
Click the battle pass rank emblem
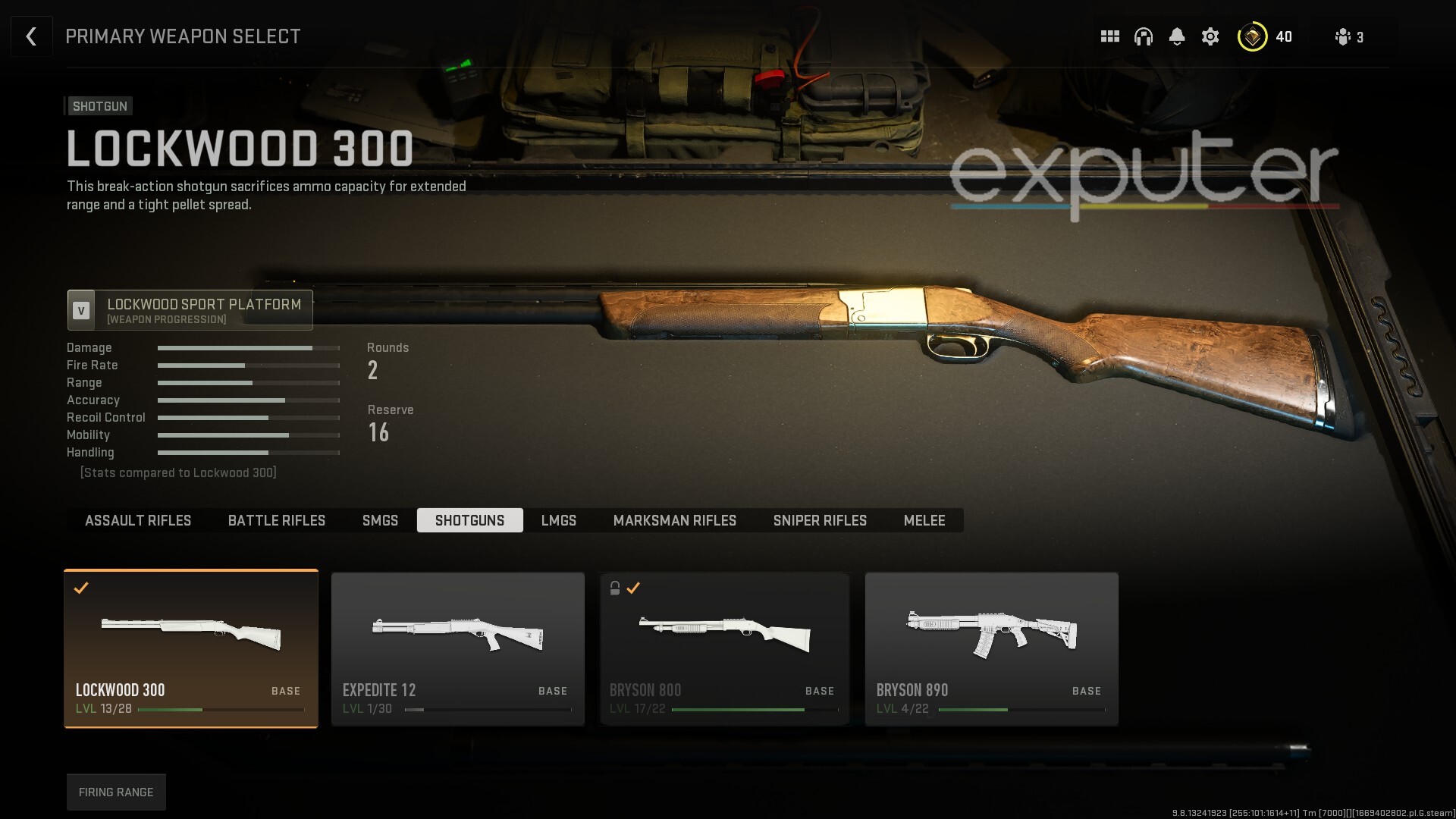pyautogui.click(x=1253, y=36)
